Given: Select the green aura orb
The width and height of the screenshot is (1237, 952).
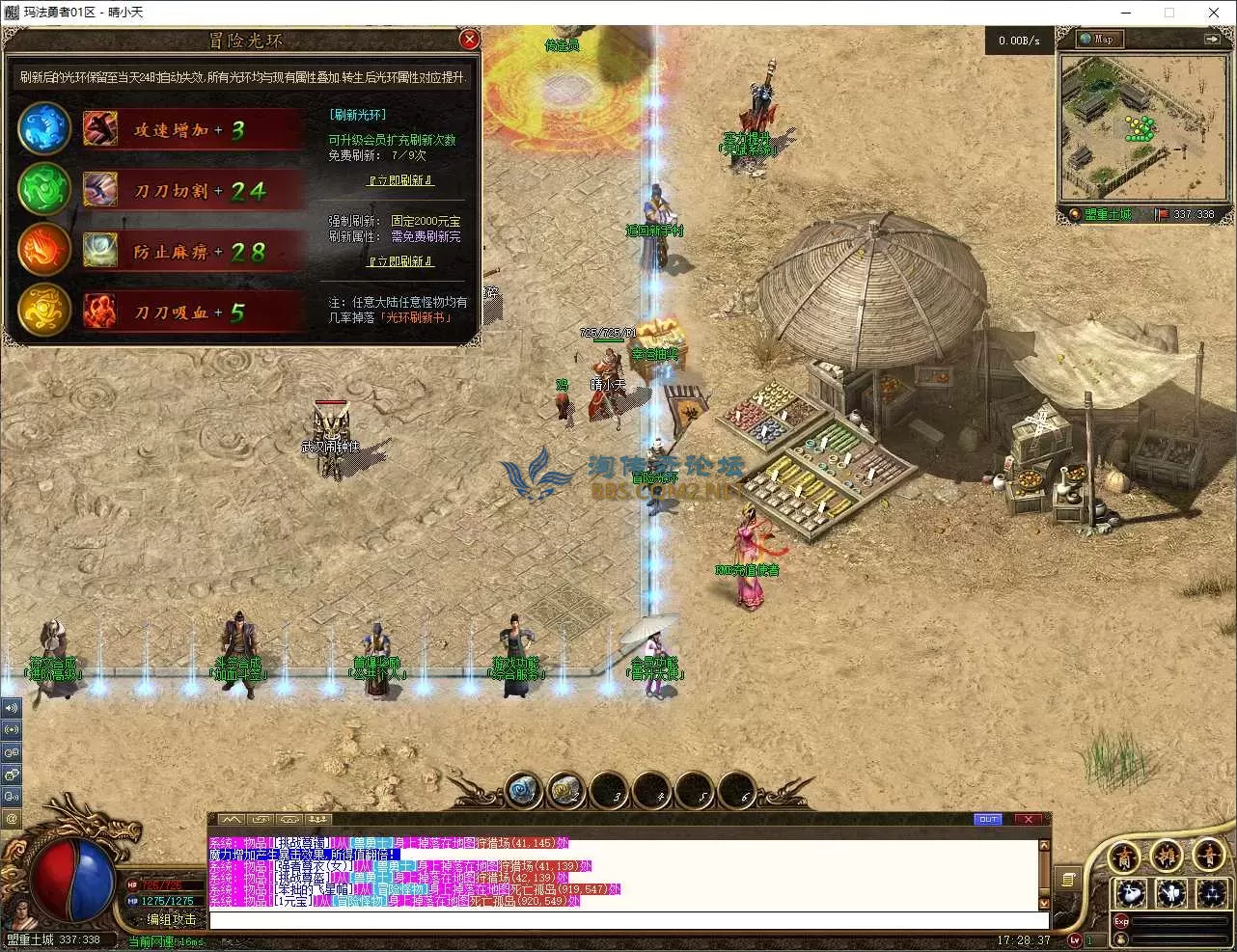Looking at the screenshot, I should pyautogui.click(x=44, y=190).
